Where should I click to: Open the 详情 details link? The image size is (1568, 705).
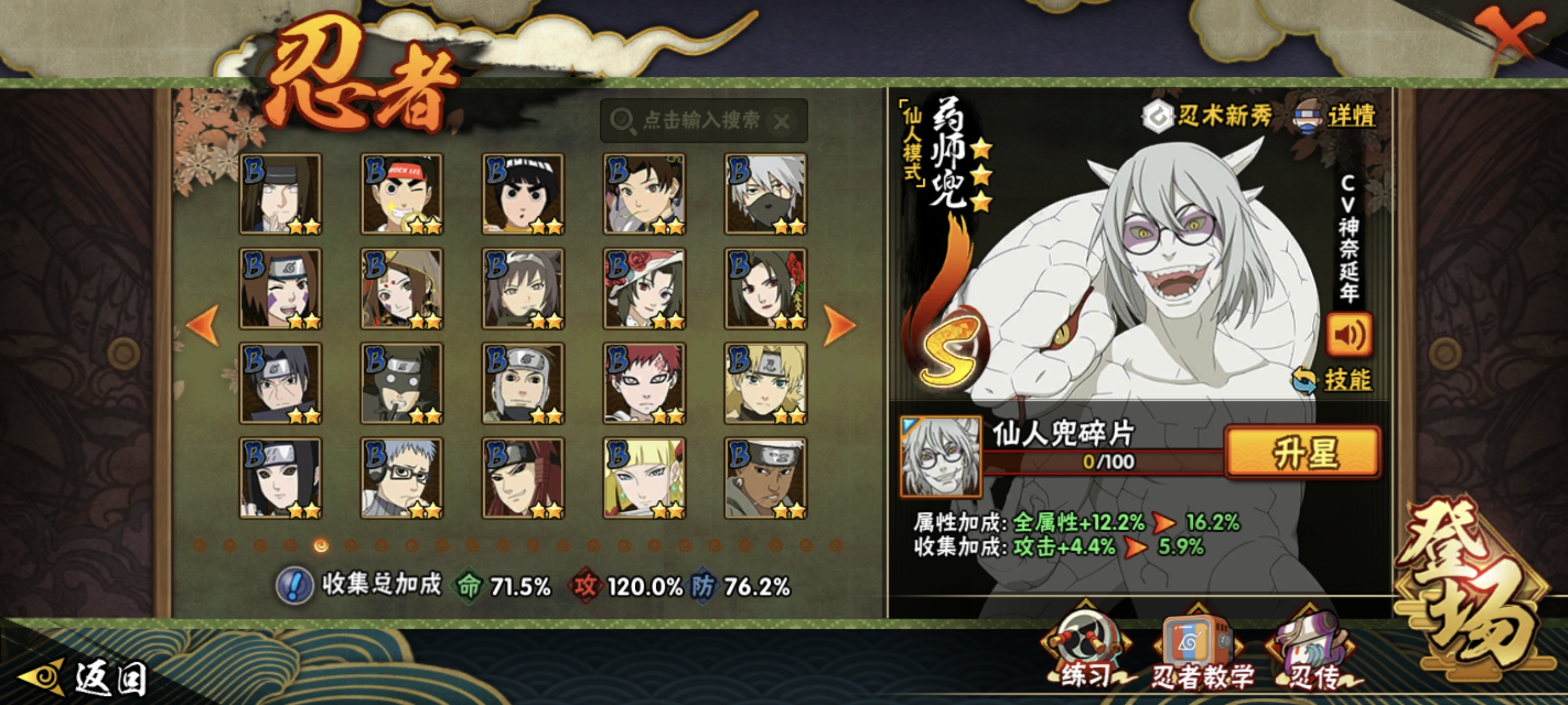pyautogui.click(x=1350, y=116)
